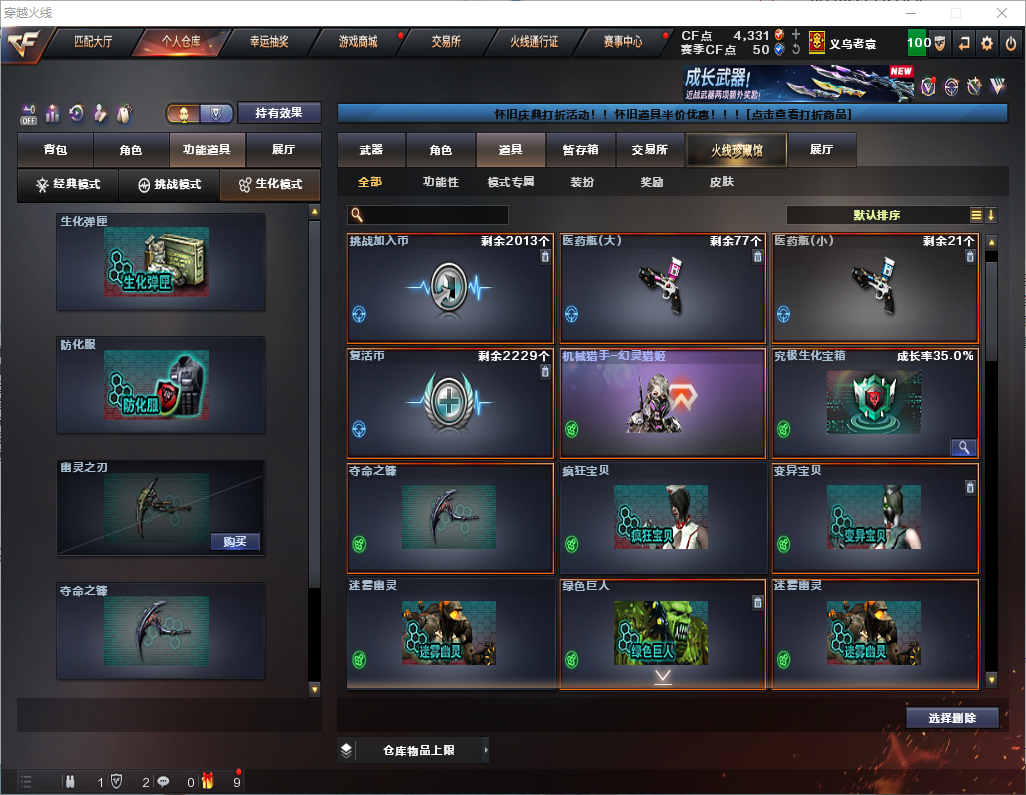Open the 赛事中心 menu

622,42
